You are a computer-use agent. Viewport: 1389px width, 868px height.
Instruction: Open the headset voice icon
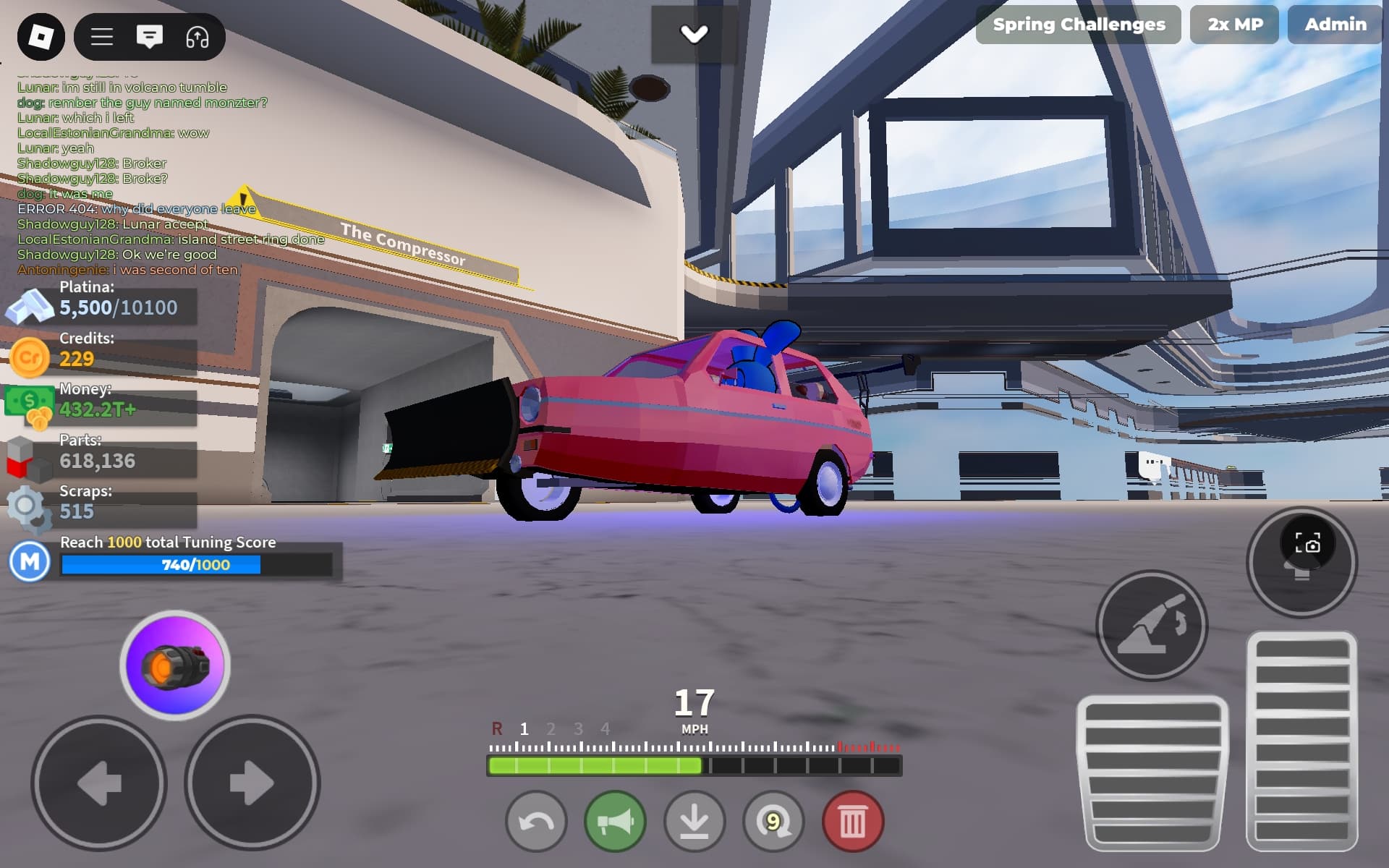[197, 37]
